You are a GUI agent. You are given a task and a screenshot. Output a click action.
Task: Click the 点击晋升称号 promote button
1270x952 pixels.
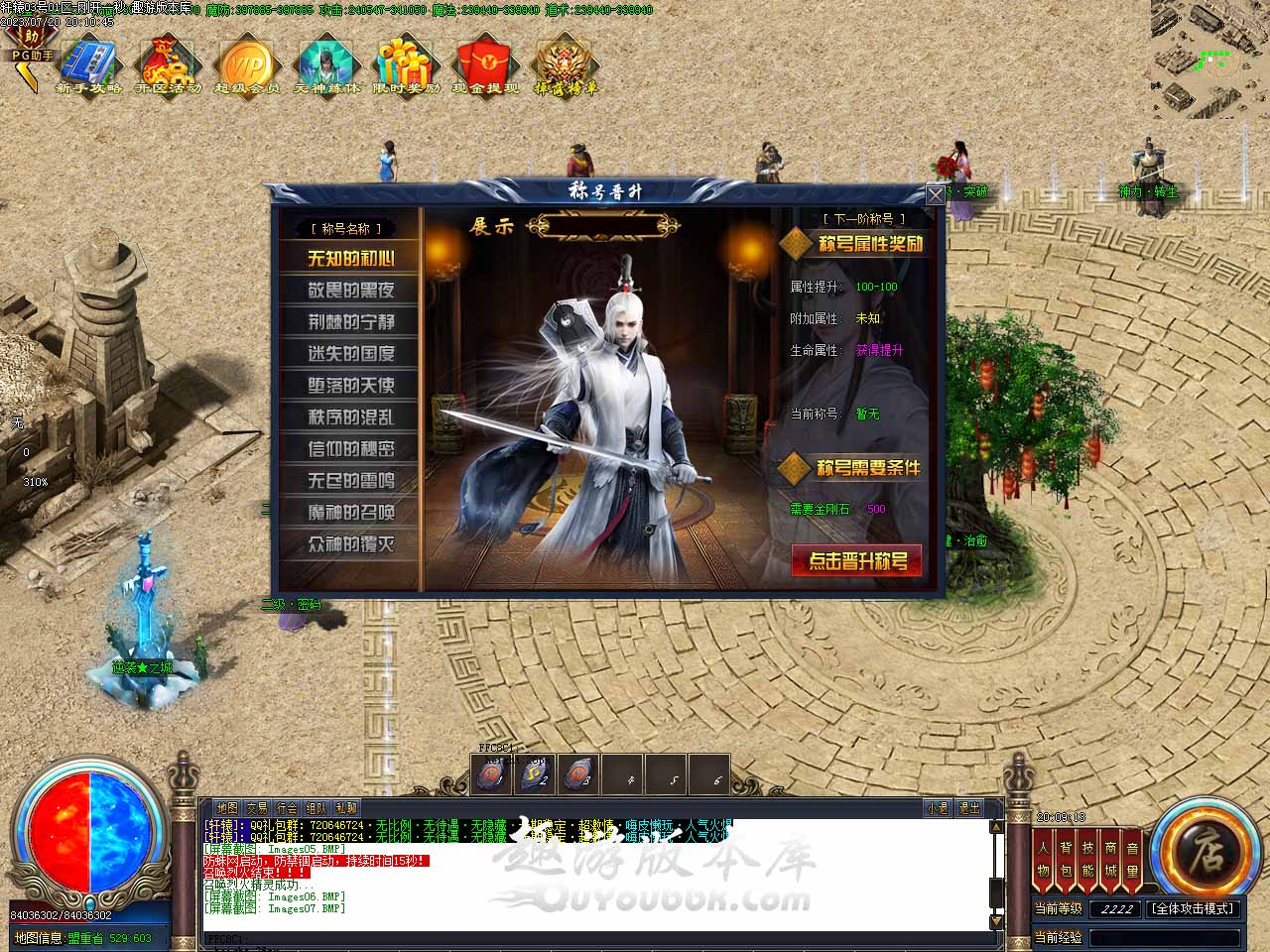pyautogui.click(x=857, y=561)
